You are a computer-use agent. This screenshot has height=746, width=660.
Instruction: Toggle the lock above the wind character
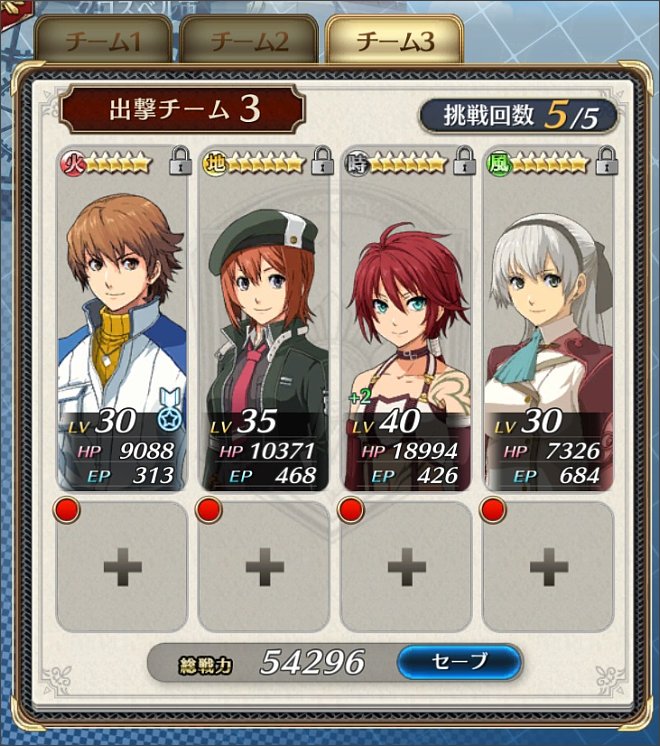tap(606, 159)
